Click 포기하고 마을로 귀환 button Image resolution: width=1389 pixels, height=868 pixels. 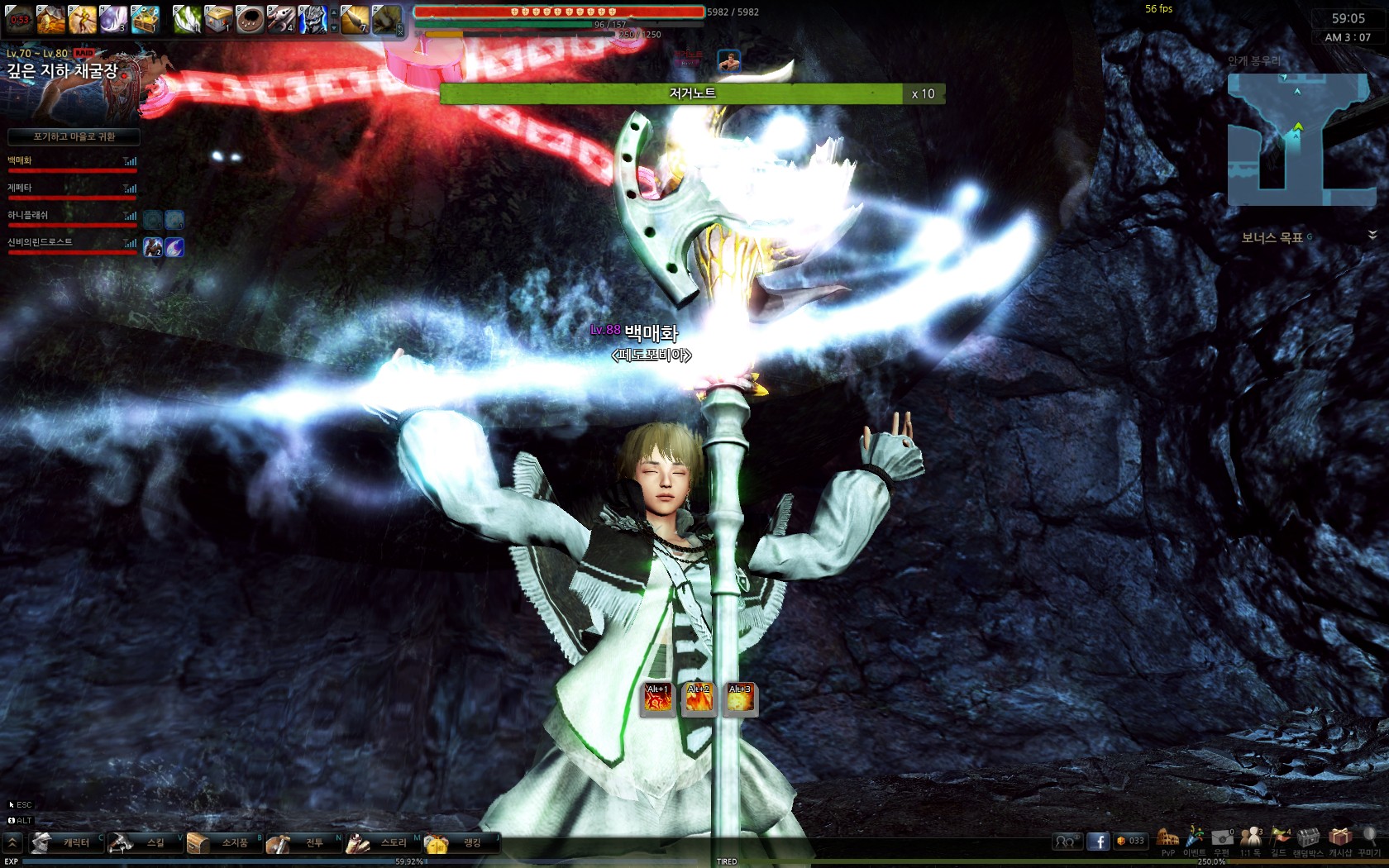point(74,136)
